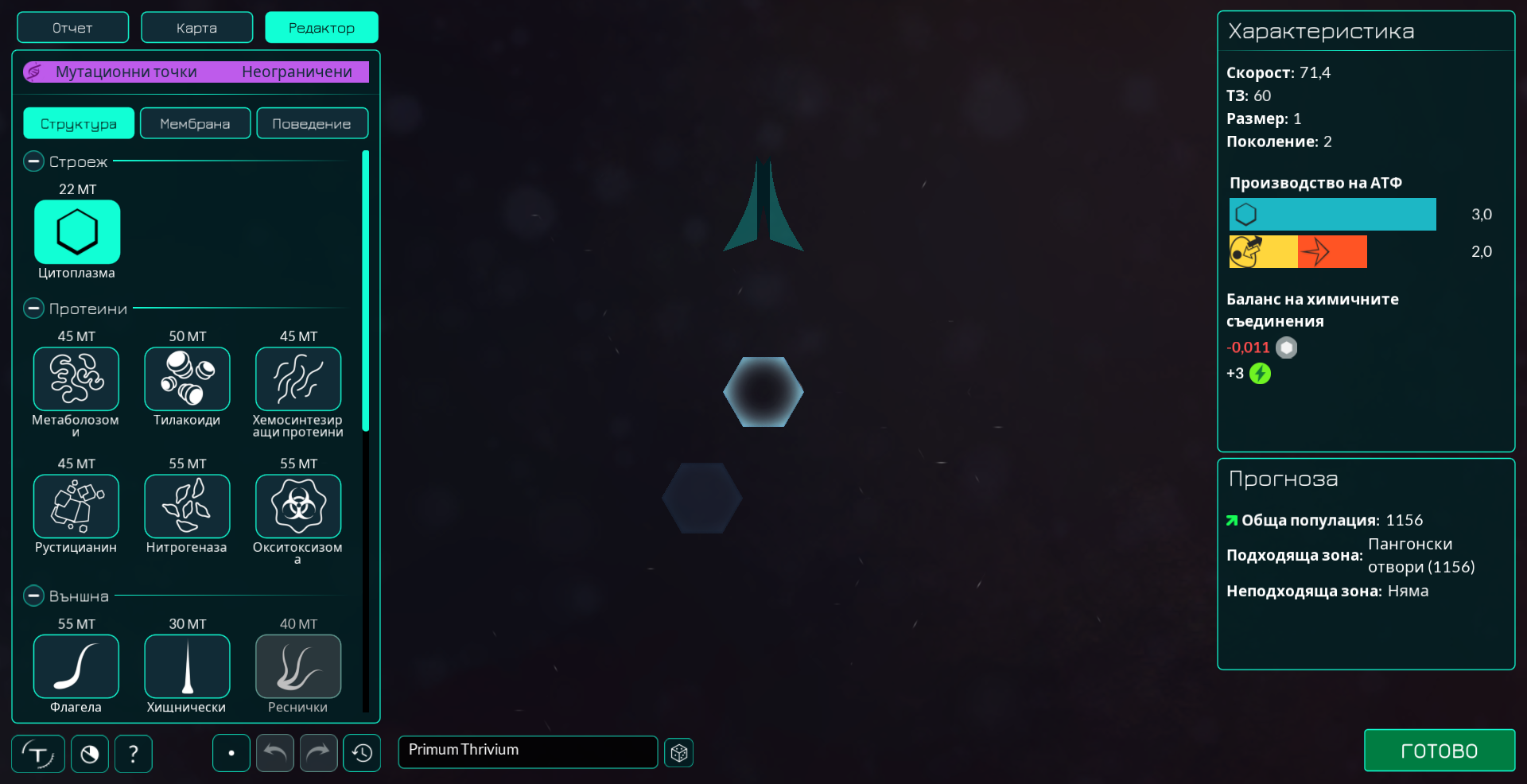Screen dimensions: 1527x784
Task: Choose the Тилакоиди part icon
Action: click(187, 378)
